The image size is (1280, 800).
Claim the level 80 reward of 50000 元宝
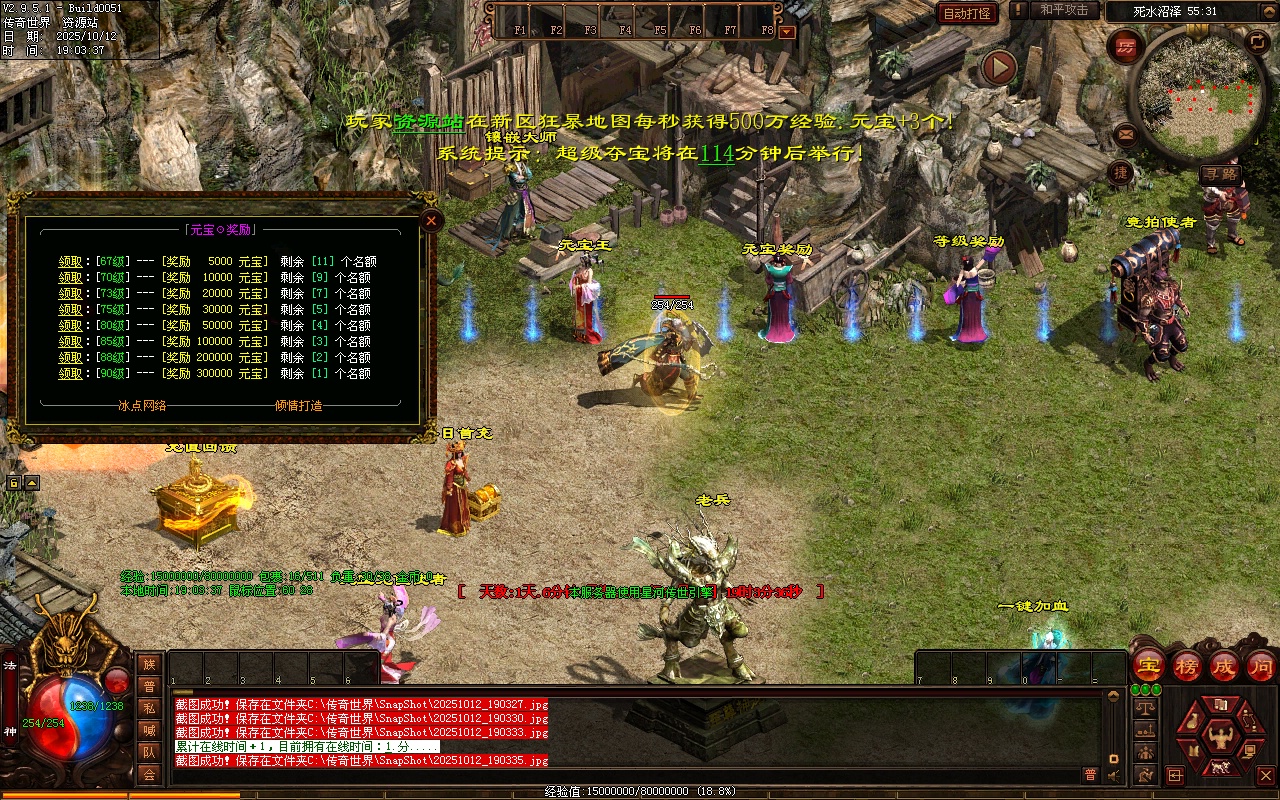point(70,326)
